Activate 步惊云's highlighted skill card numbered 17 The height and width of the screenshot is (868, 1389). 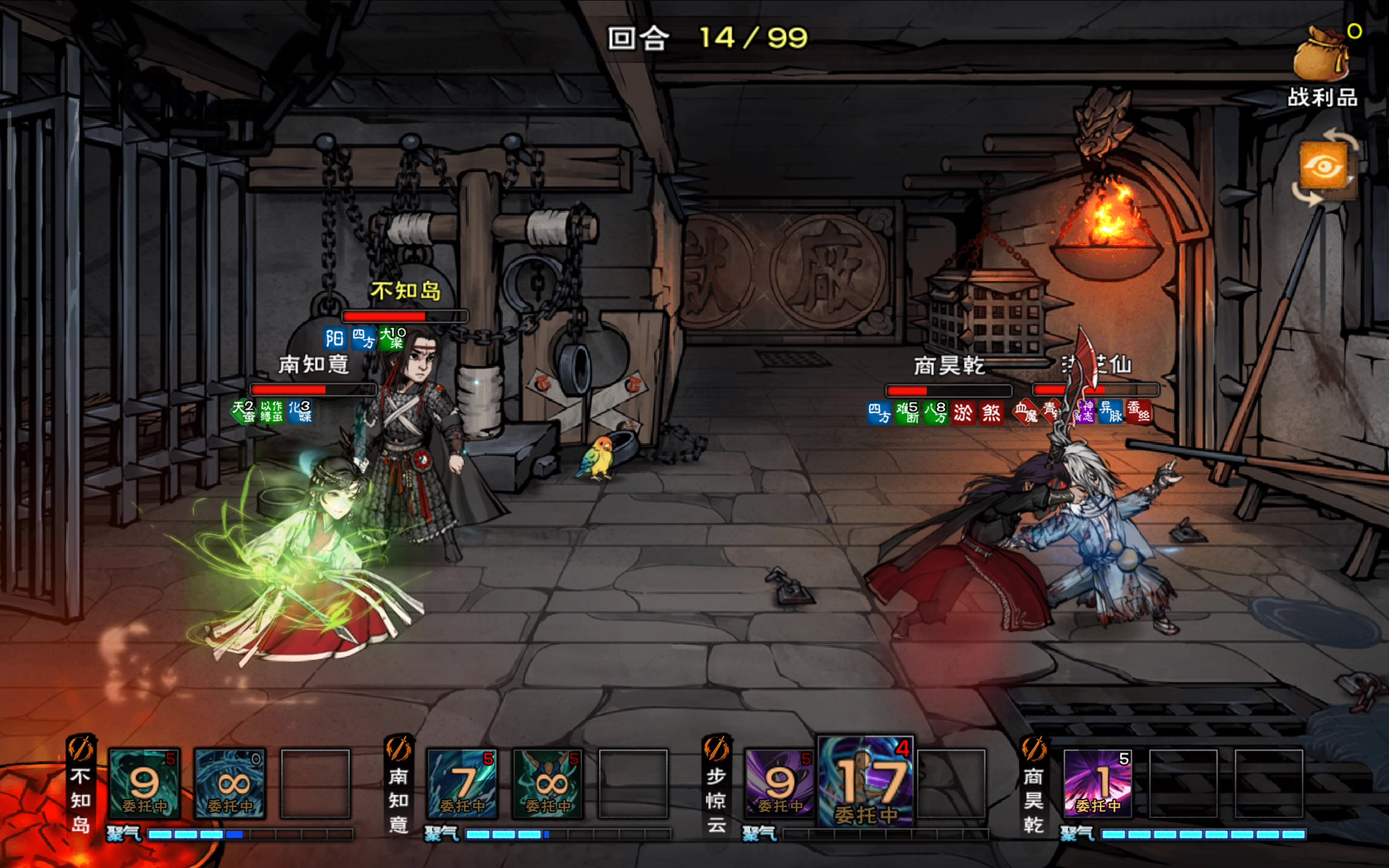click(866, 782)
